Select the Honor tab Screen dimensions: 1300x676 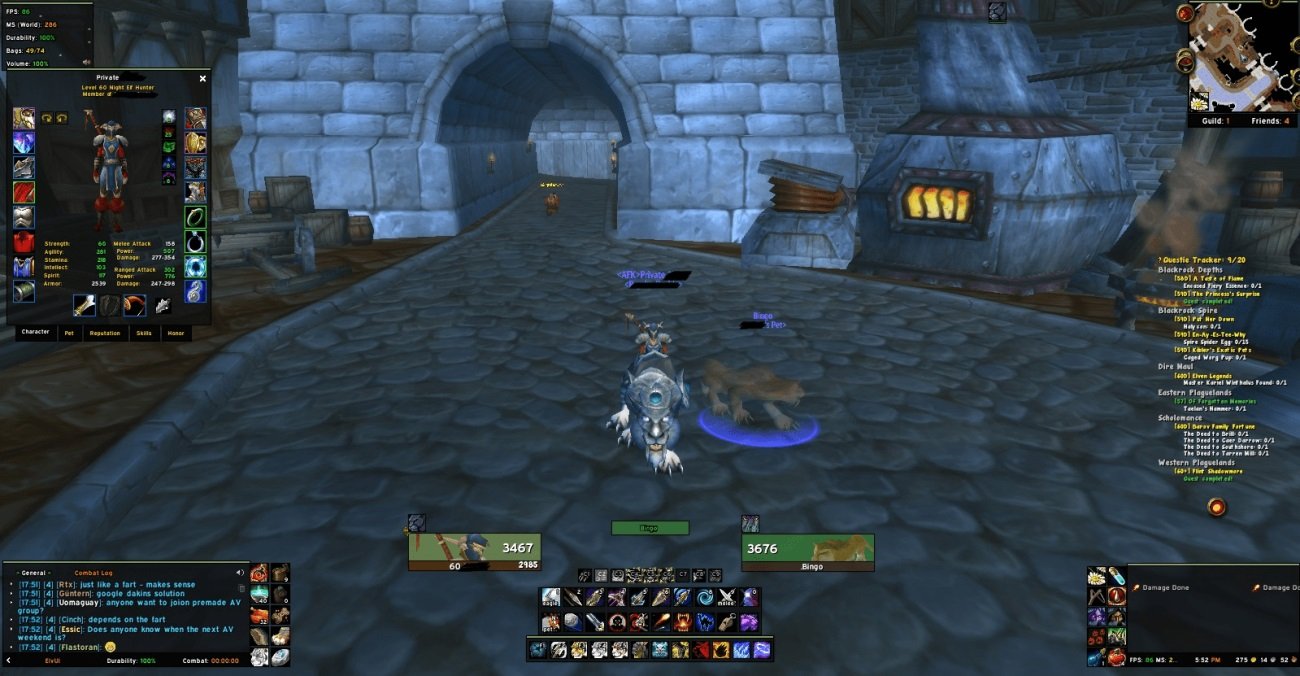pyautogui.click(x=175, y=333)
